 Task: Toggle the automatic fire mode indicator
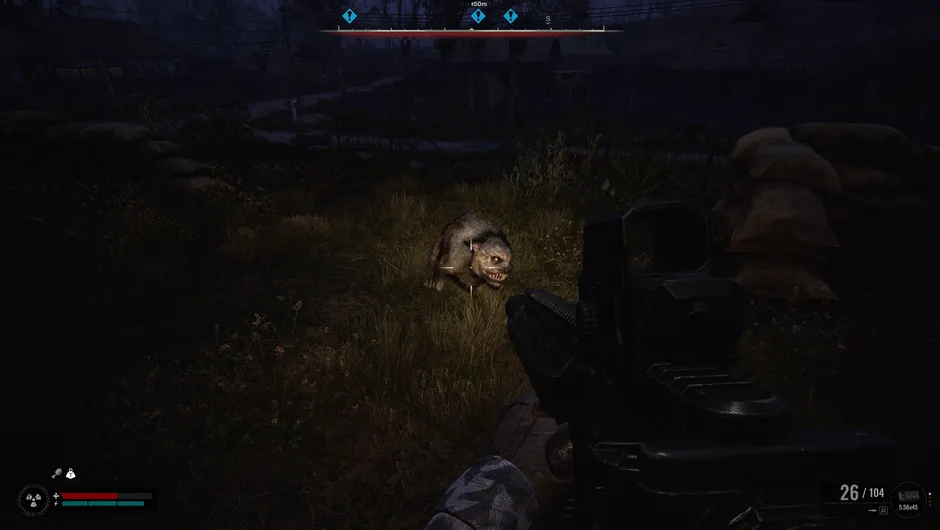[x=884, y=510]
